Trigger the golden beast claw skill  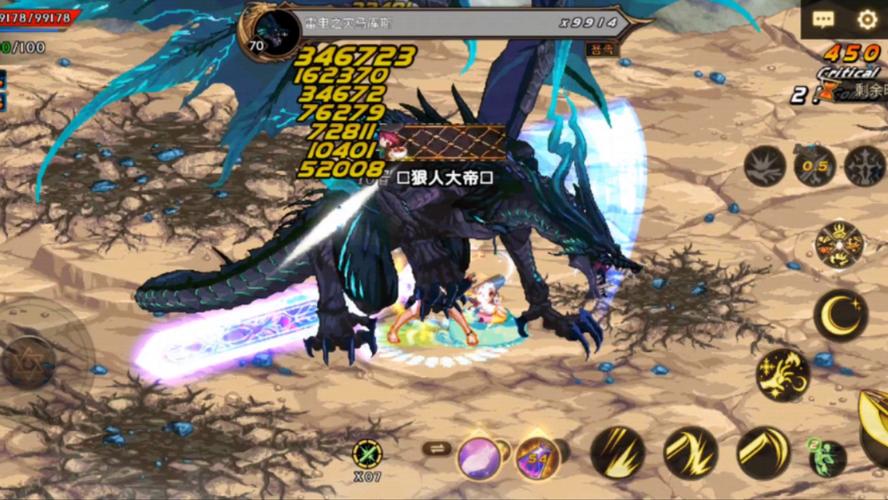pyautogui.click(x=782, y=374)
